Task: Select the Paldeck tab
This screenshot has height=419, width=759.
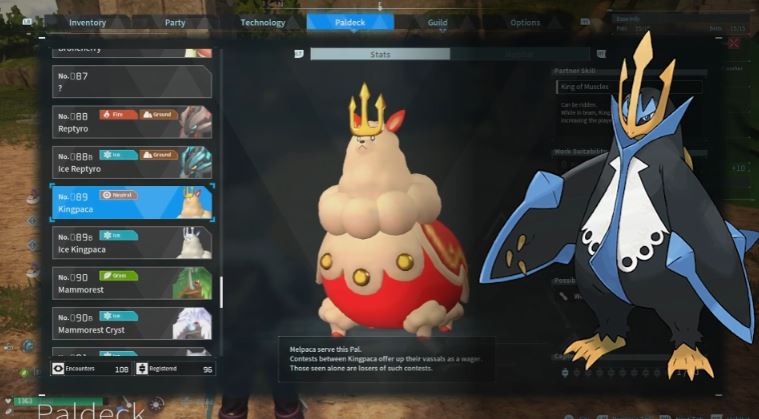Action: pyautogui.click(x=350, y=23)
